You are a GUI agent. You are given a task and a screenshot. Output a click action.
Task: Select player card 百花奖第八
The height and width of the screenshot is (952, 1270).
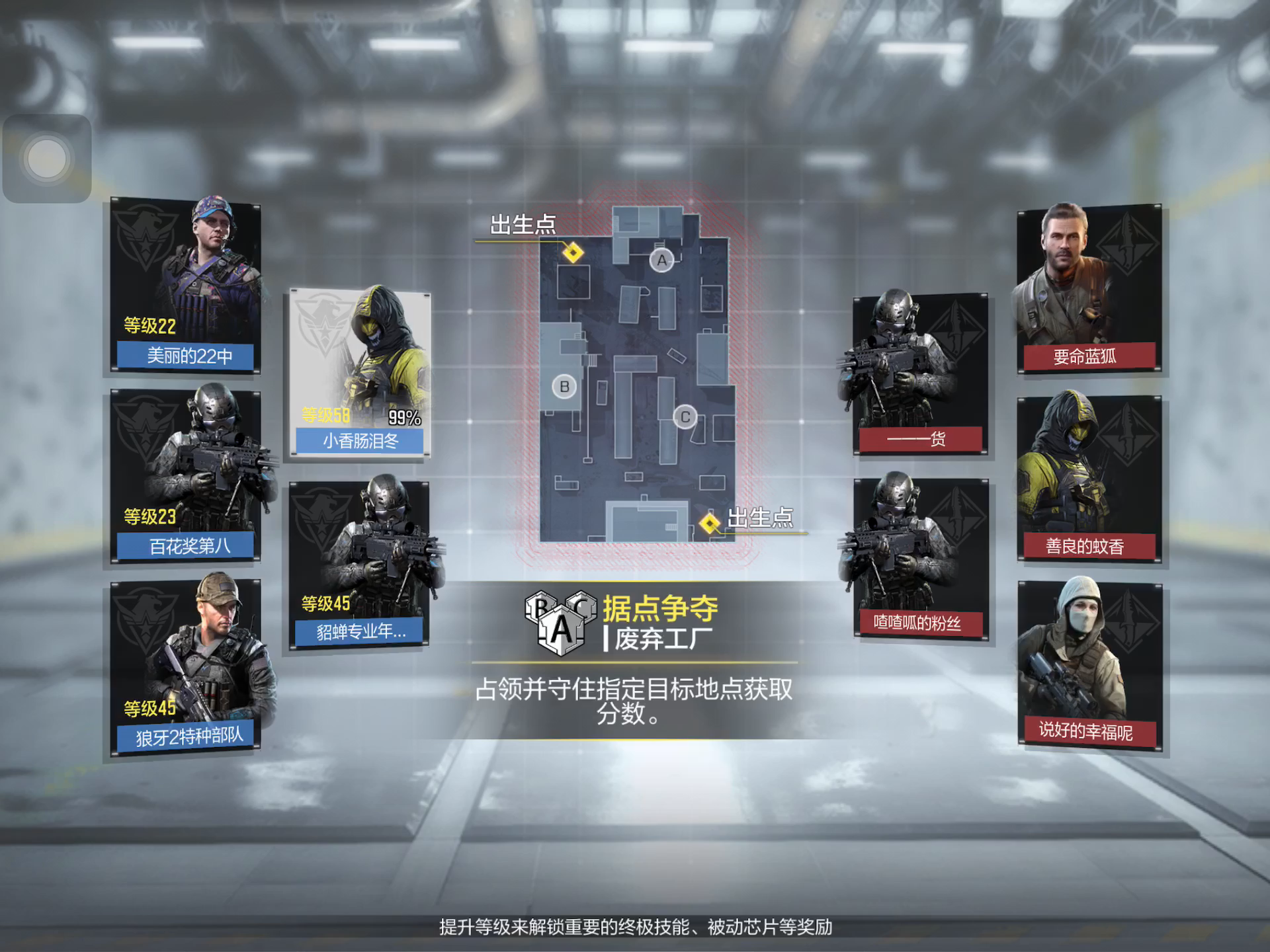click(x=185, y=476)
